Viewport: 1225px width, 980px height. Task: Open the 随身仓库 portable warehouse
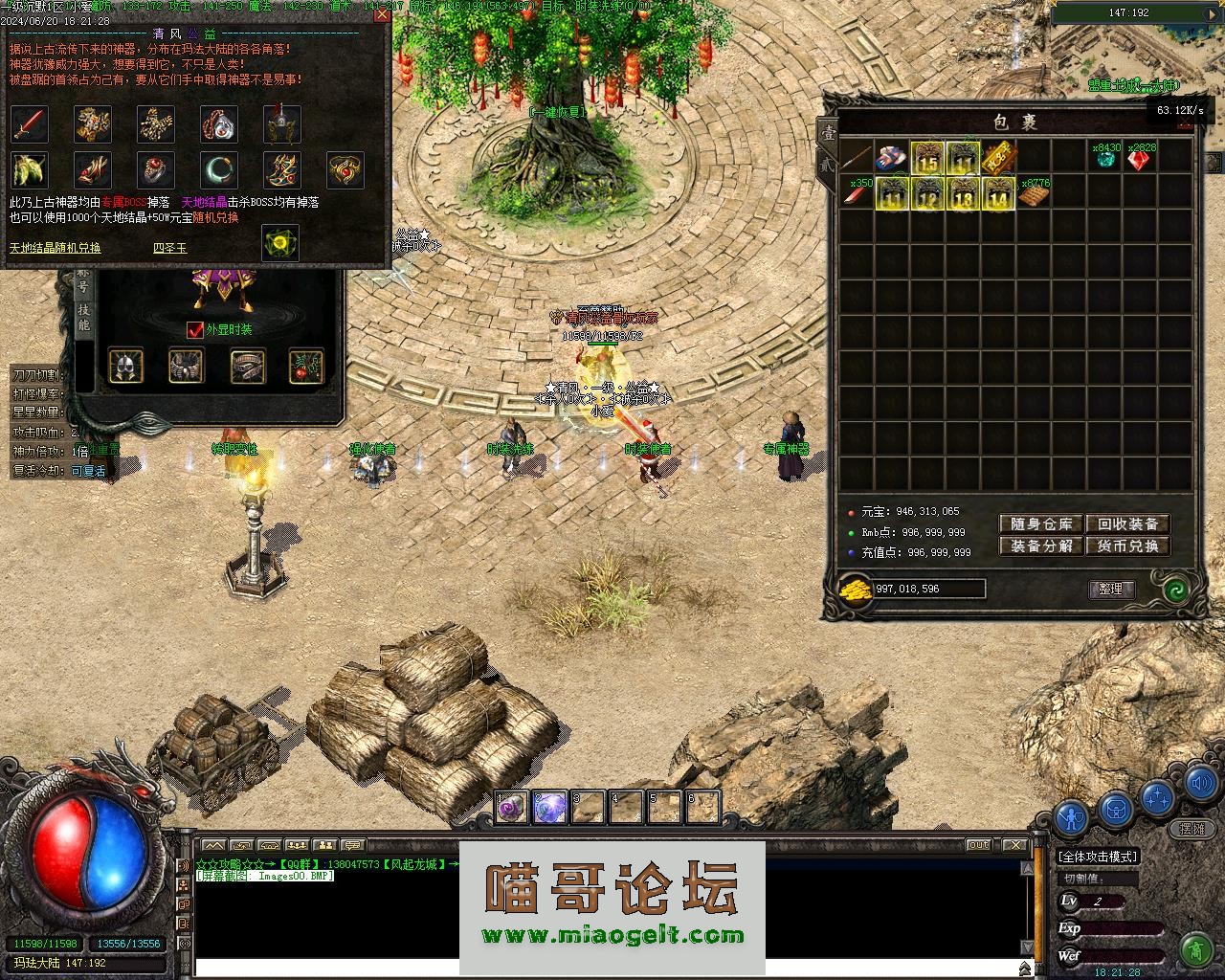(x=1041, y=524)
